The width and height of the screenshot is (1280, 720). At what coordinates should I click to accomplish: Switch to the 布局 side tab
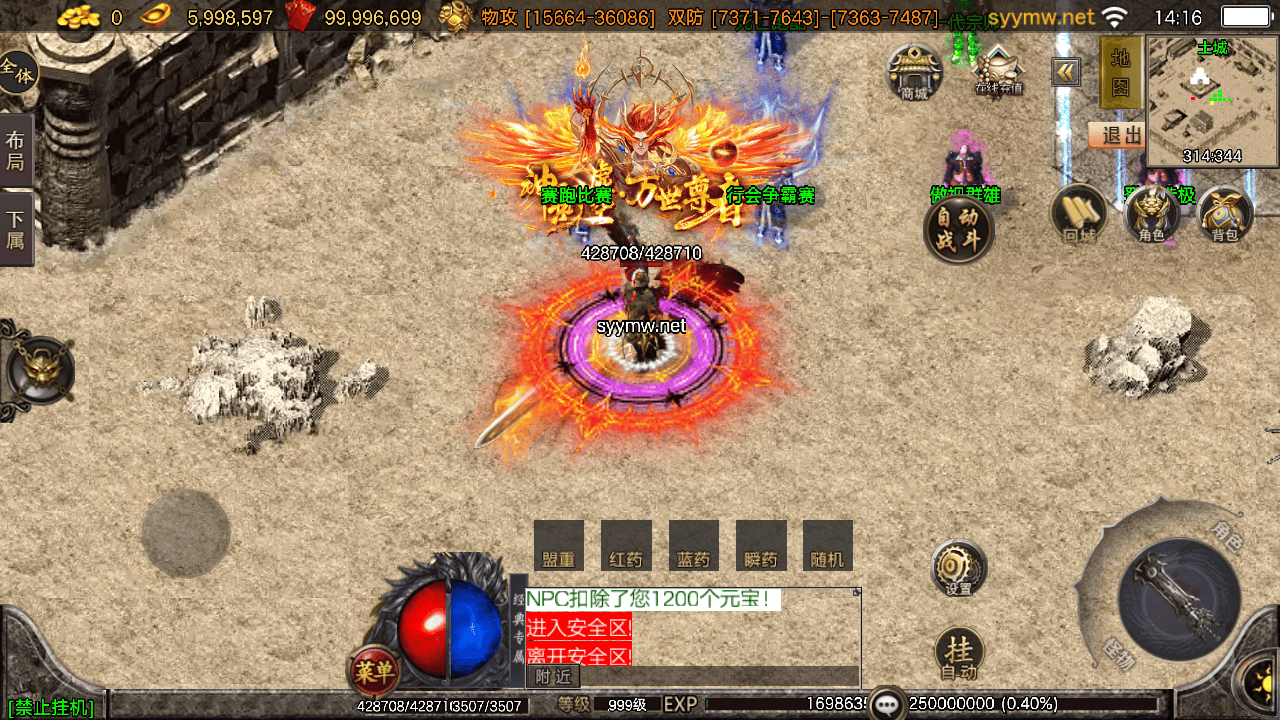point(16,150)
